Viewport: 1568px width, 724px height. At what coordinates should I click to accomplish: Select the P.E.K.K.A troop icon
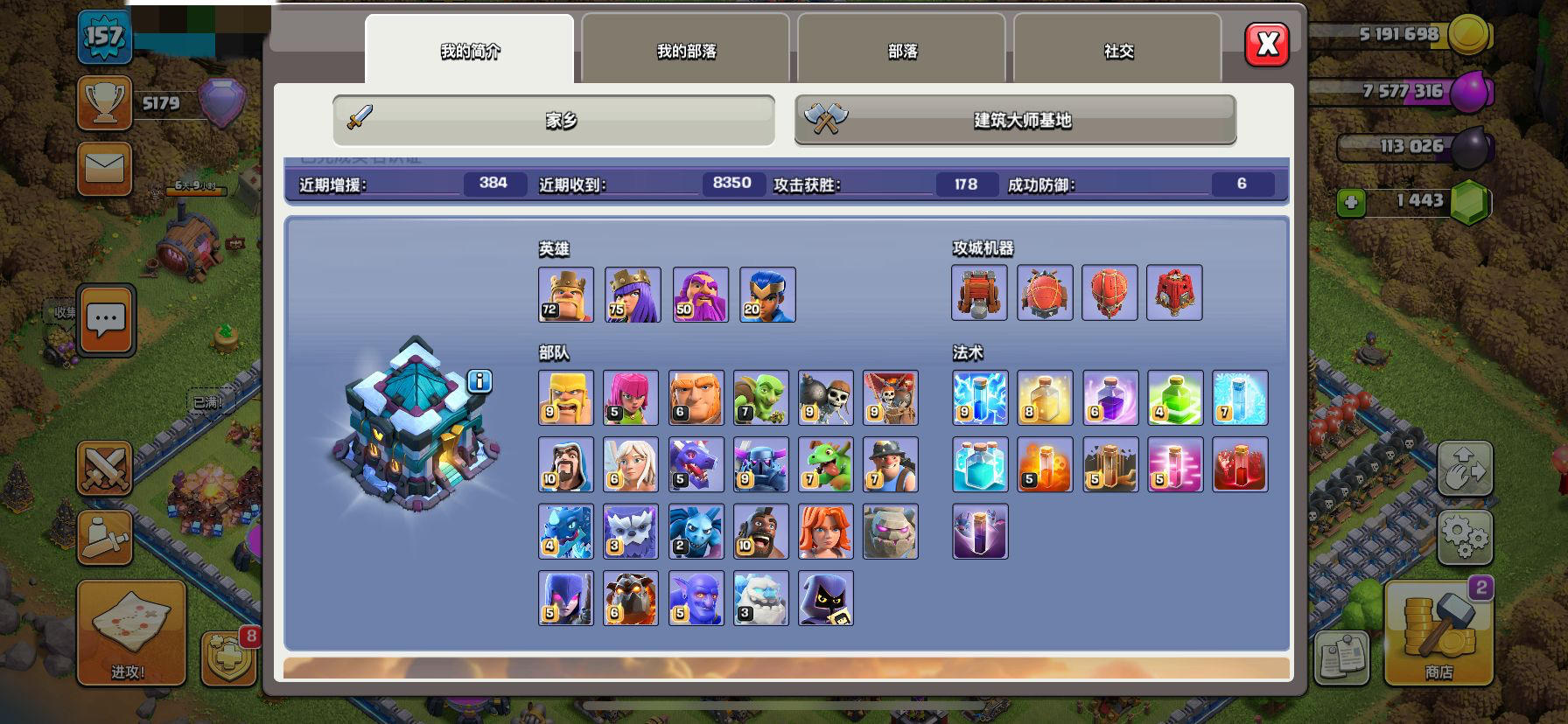click(760, 464)
